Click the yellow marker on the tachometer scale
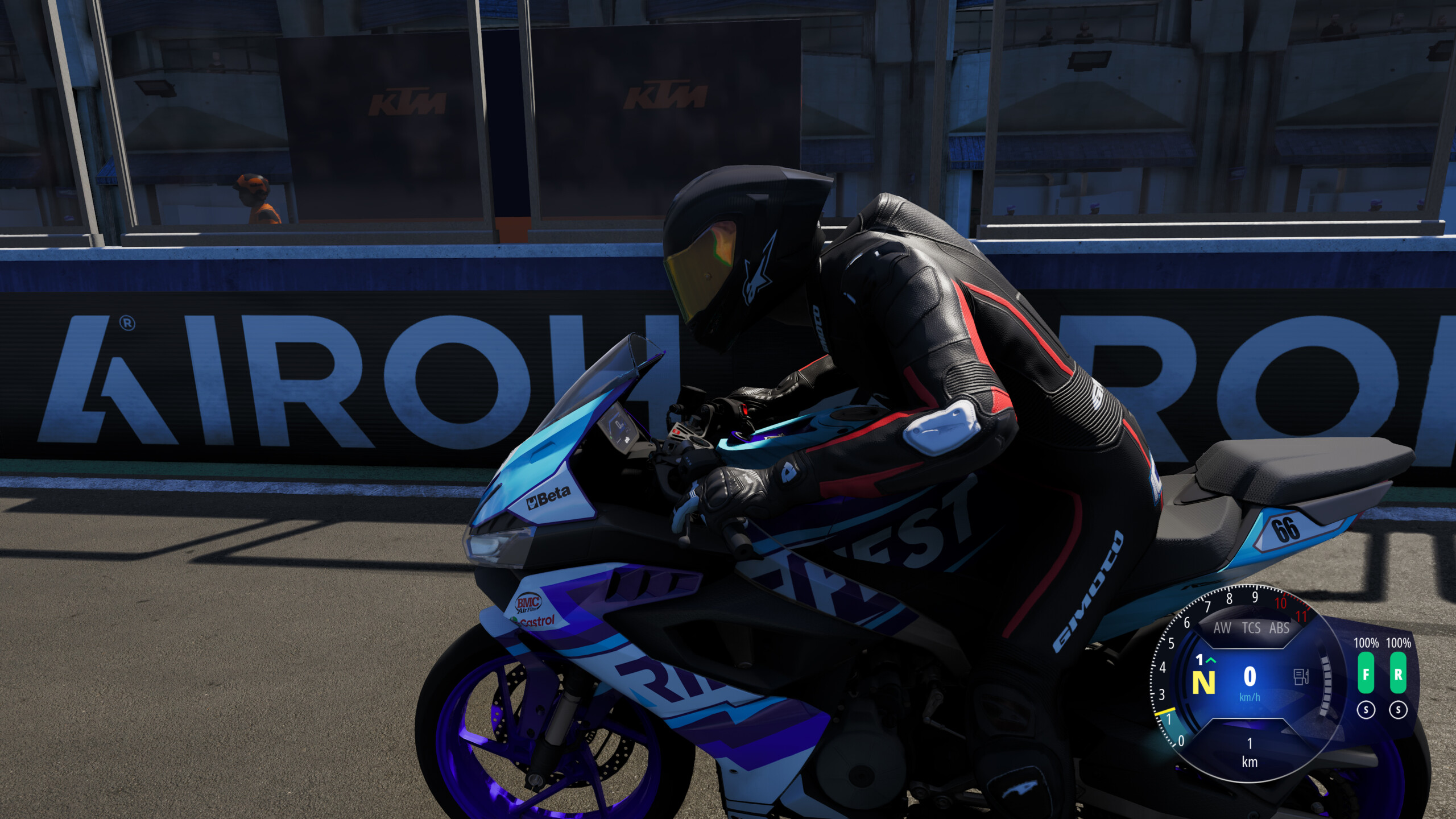The height and width of the screenshot is (819, 1456). [1165, 712]
